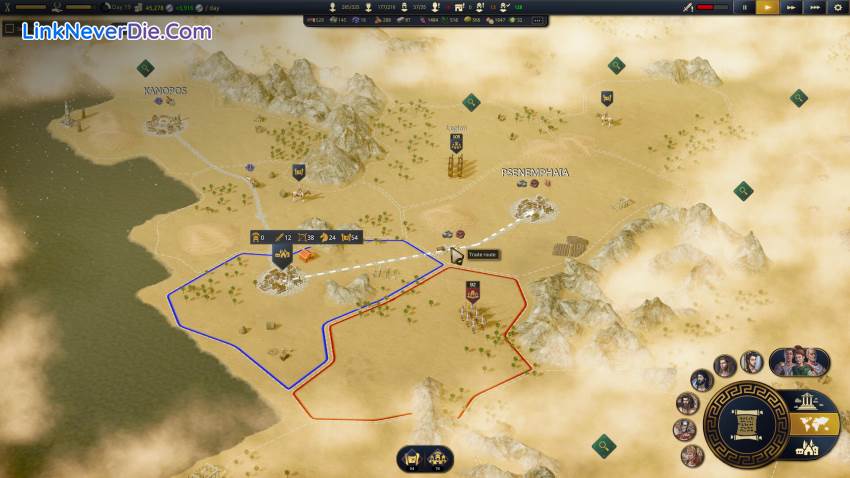Select the Psenemphaia city label
The image size is (850, 478).
[x=535, y=172]
